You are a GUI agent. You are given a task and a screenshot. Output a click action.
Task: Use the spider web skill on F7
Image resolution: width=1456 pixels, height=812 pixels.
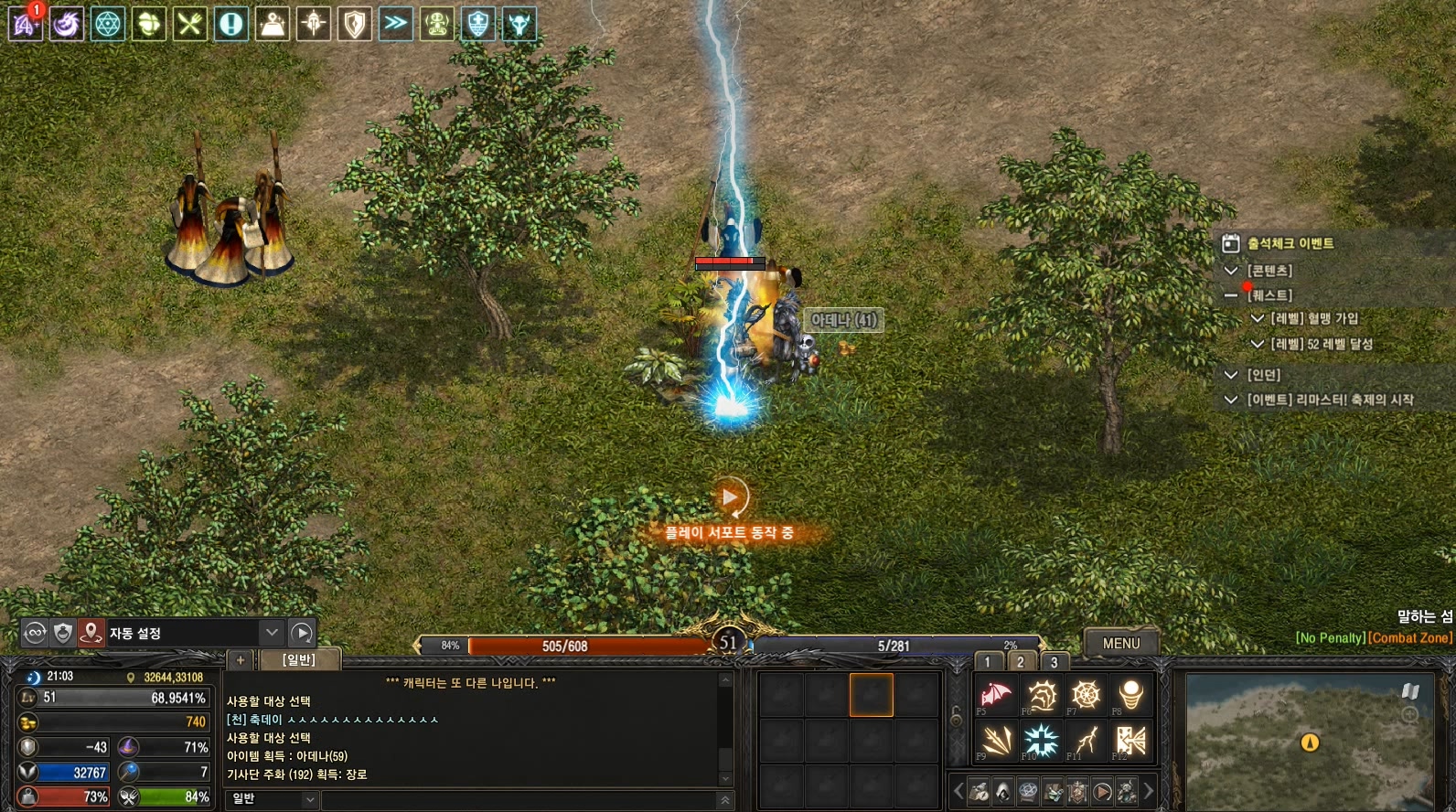point(1086,695)
